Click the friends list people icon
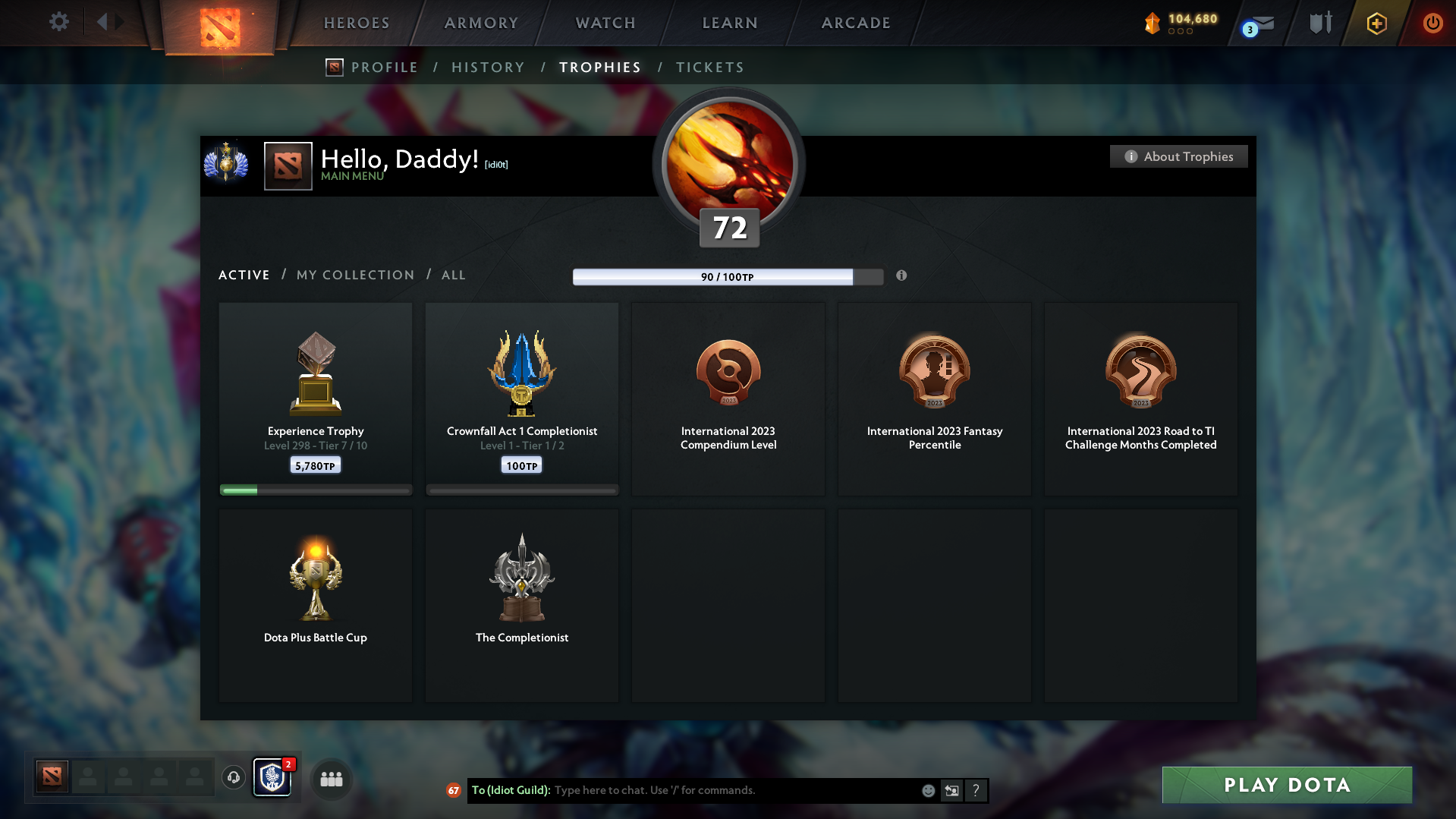The image size is (1456, 819). [331, 778]
